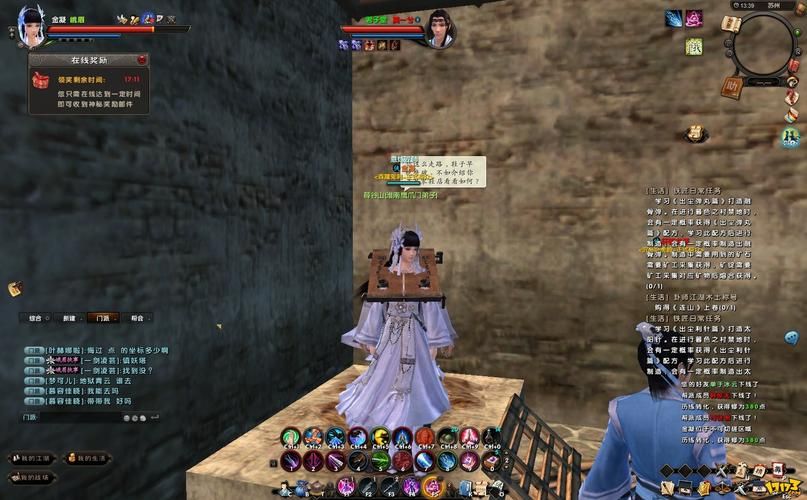The height and width of the screenshot is (500, 807).
Task: Switch to the 综合 chat tab
Action: click(37, 317)
